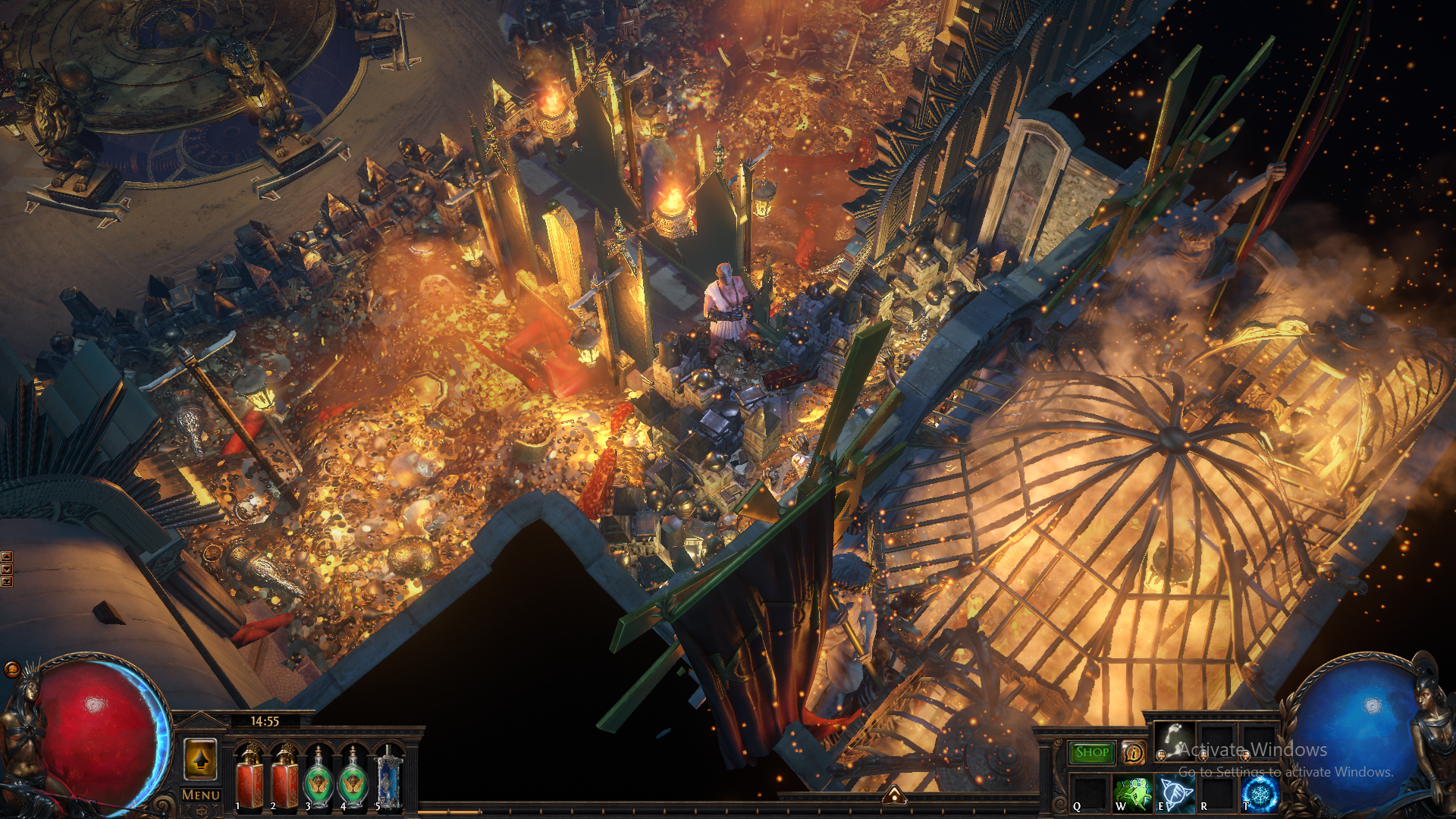Select the green winged flask in slot 3
This screenshot has width=1456, height=819.
318,778
